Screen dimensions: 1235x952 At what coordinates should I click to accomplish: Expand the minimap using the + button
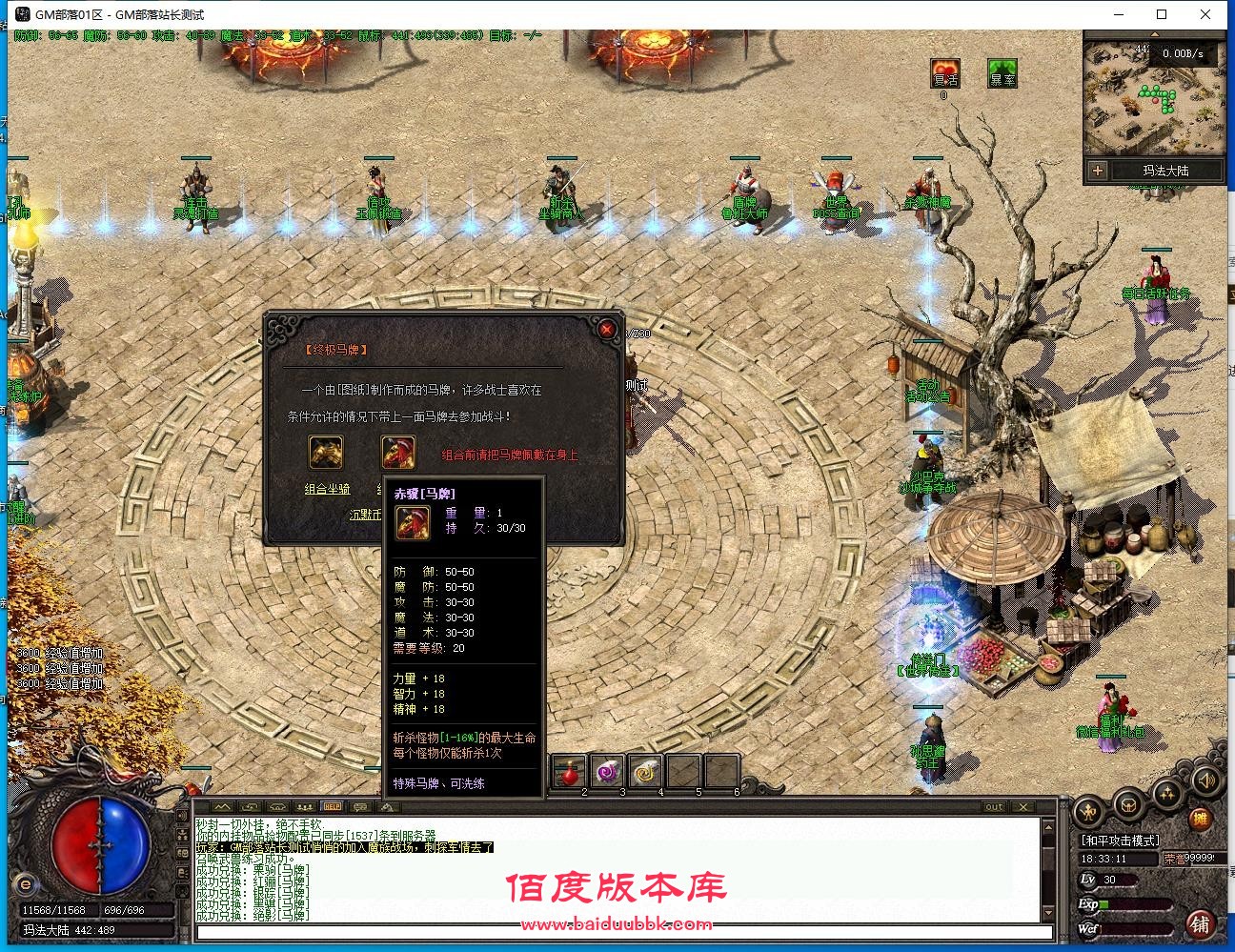pyautogui.click(x=1098, y=170)
